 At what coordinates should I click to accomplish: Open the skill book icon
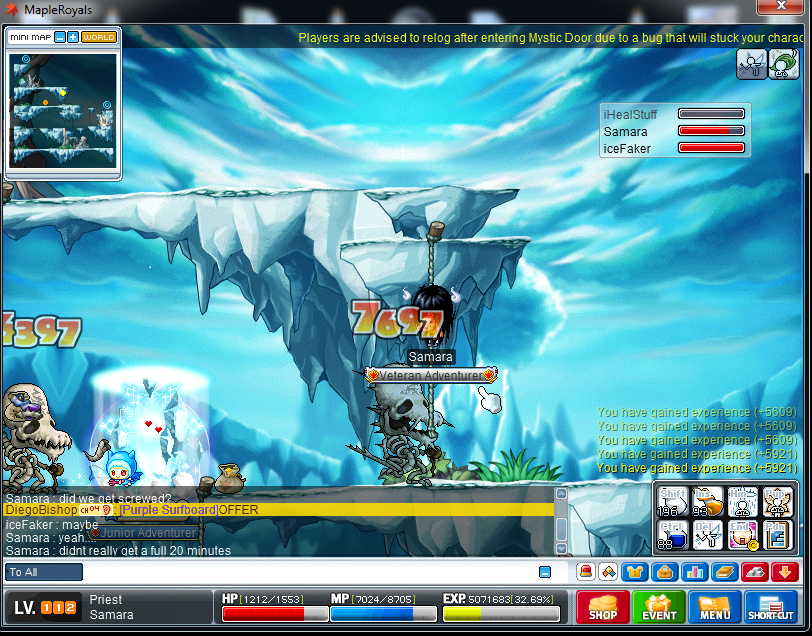click(x=724, y=572)
